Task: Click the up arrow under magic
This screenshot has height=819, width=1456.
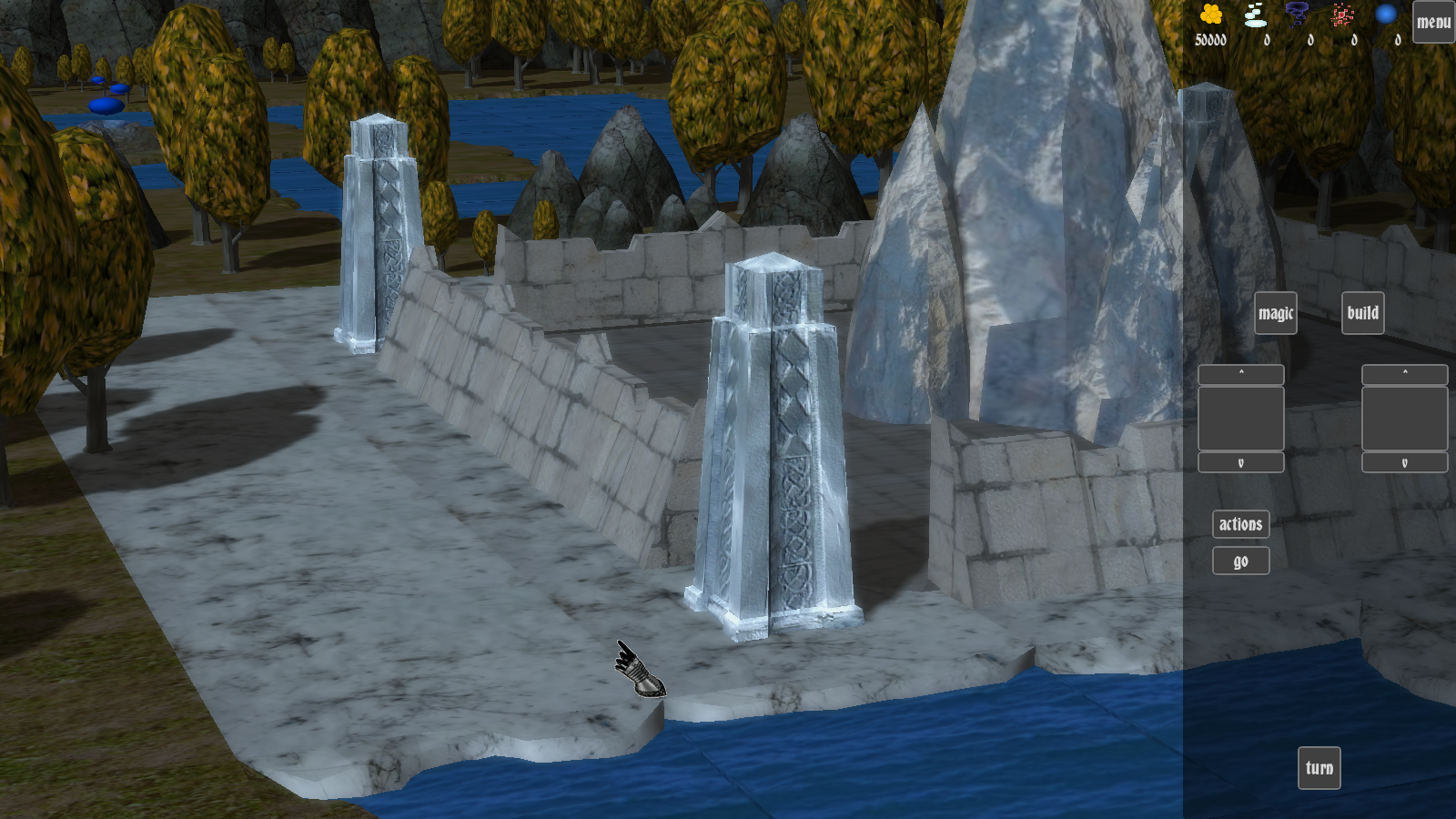Action: pos(1240,374)
